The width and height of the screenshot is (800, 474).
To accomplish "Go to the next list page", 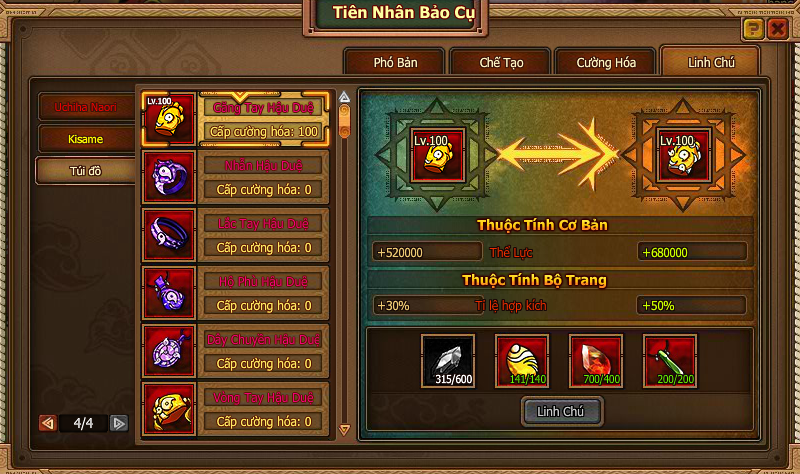I will [119, 423].
